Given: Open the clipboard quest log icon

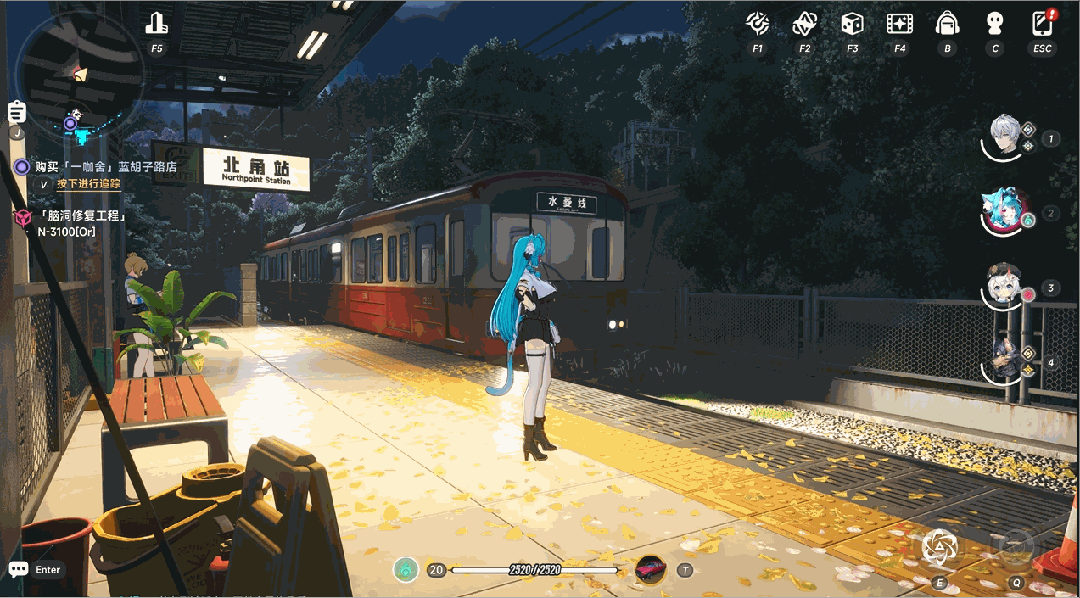Looking at the screenshot, I should coord(16,112).
